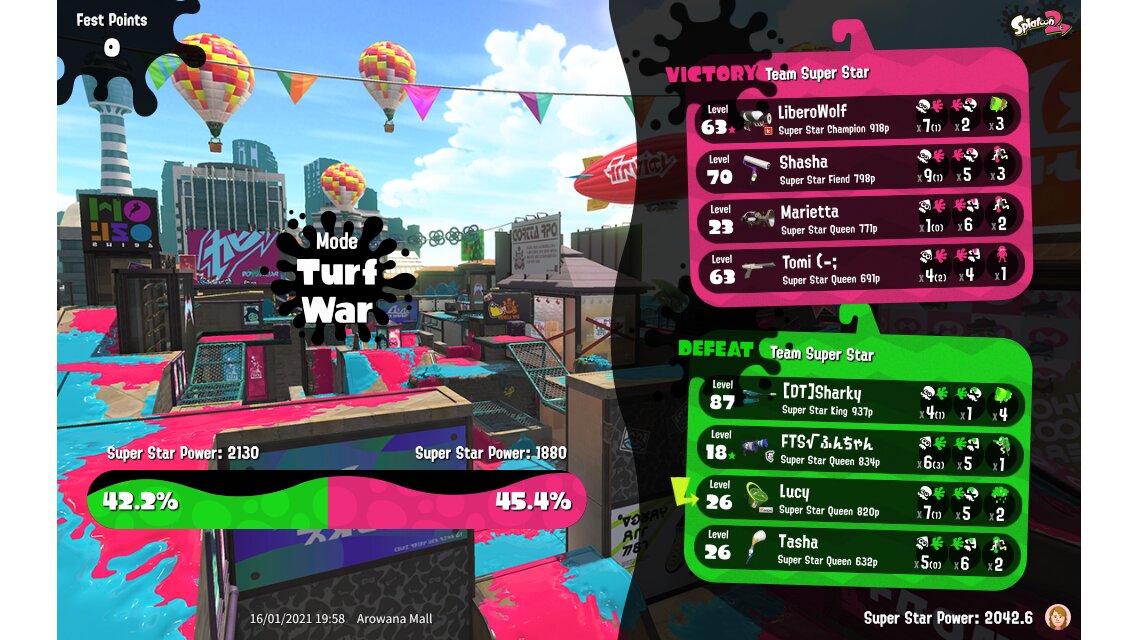Open Tasha's player entry
The image size is (1138, 640).
point(858,548)
